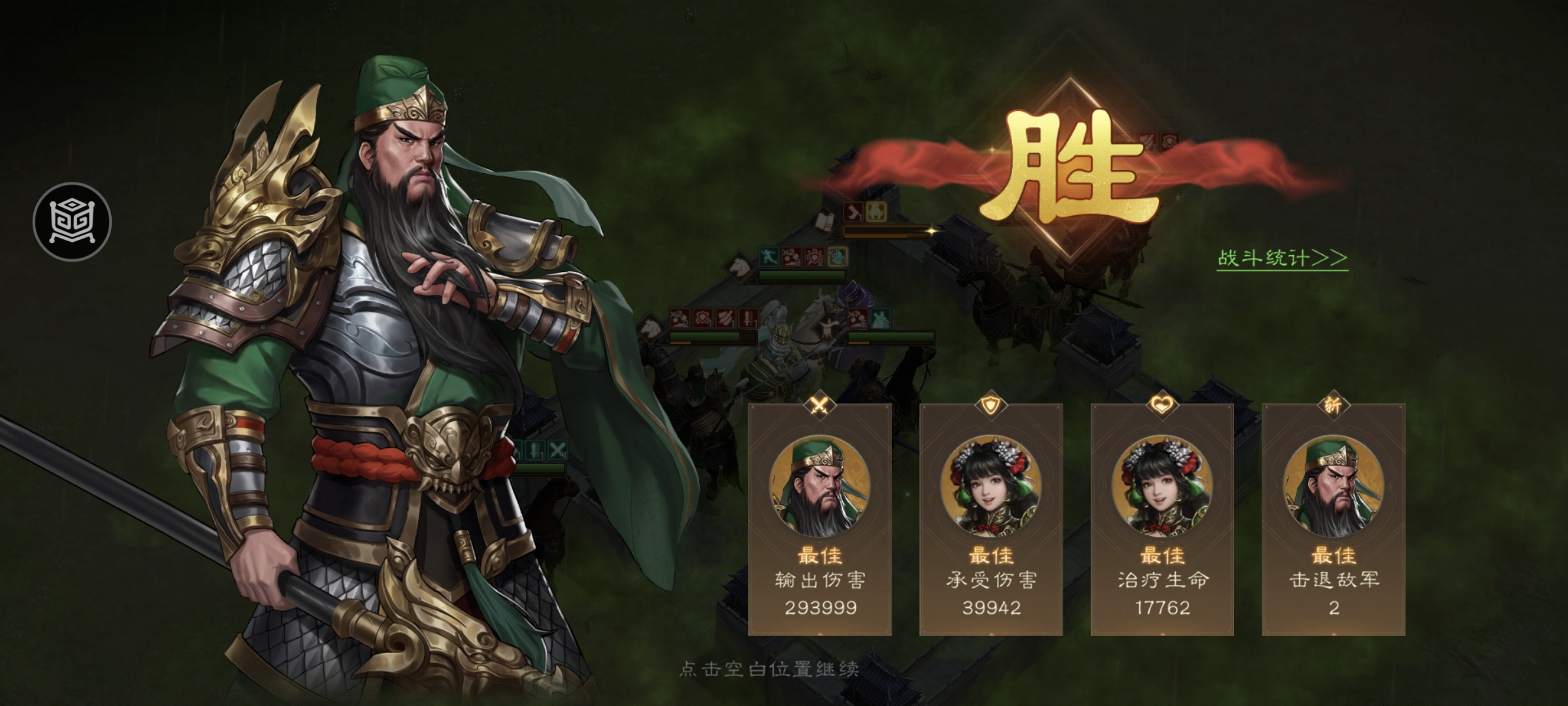Tap the scroll banner unit marker on the wall
Viewport: 1568px width, 706px height.
point(823,222)
